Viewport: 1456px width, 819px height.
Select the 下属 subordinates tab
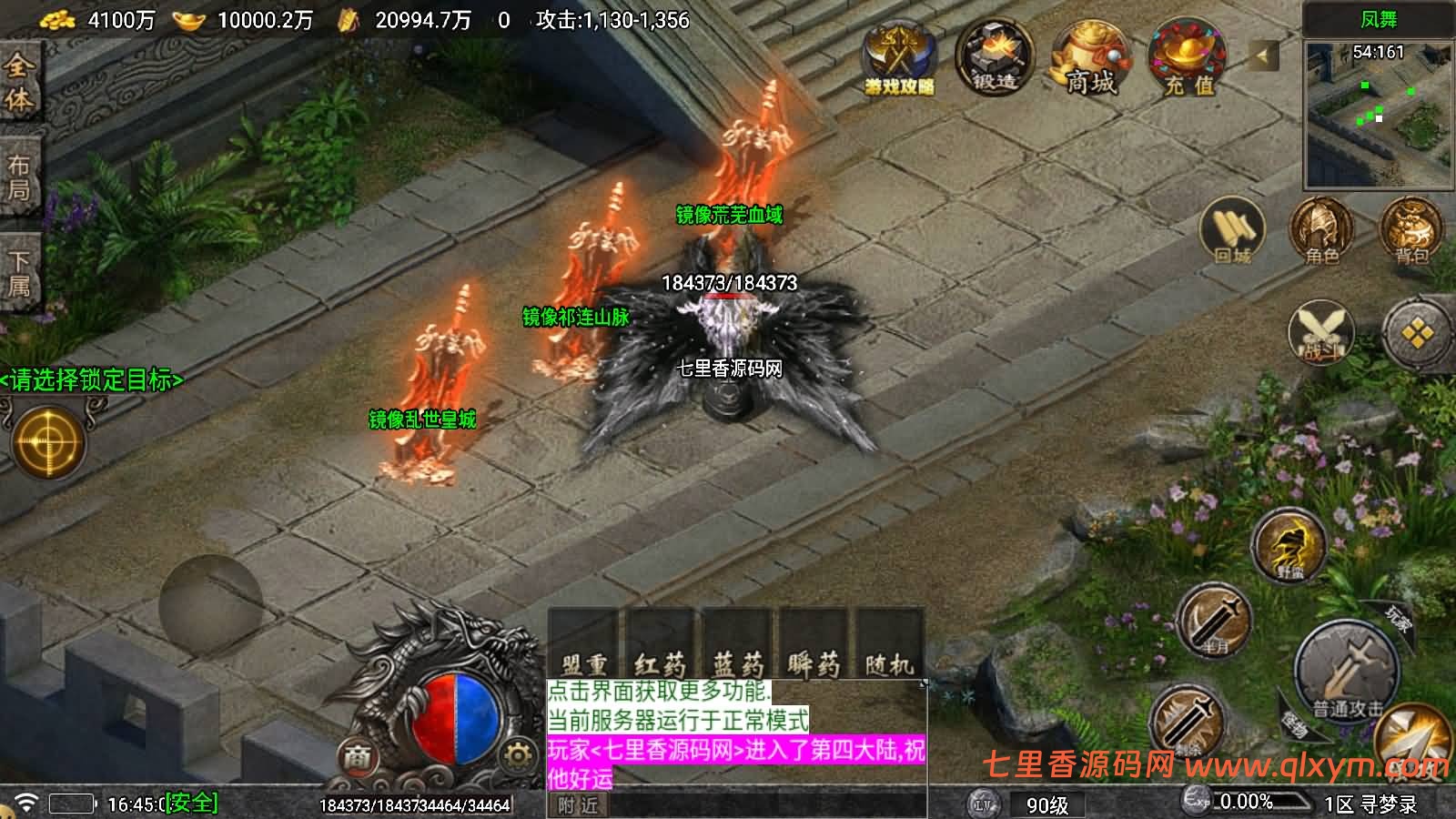pos(19,274)
